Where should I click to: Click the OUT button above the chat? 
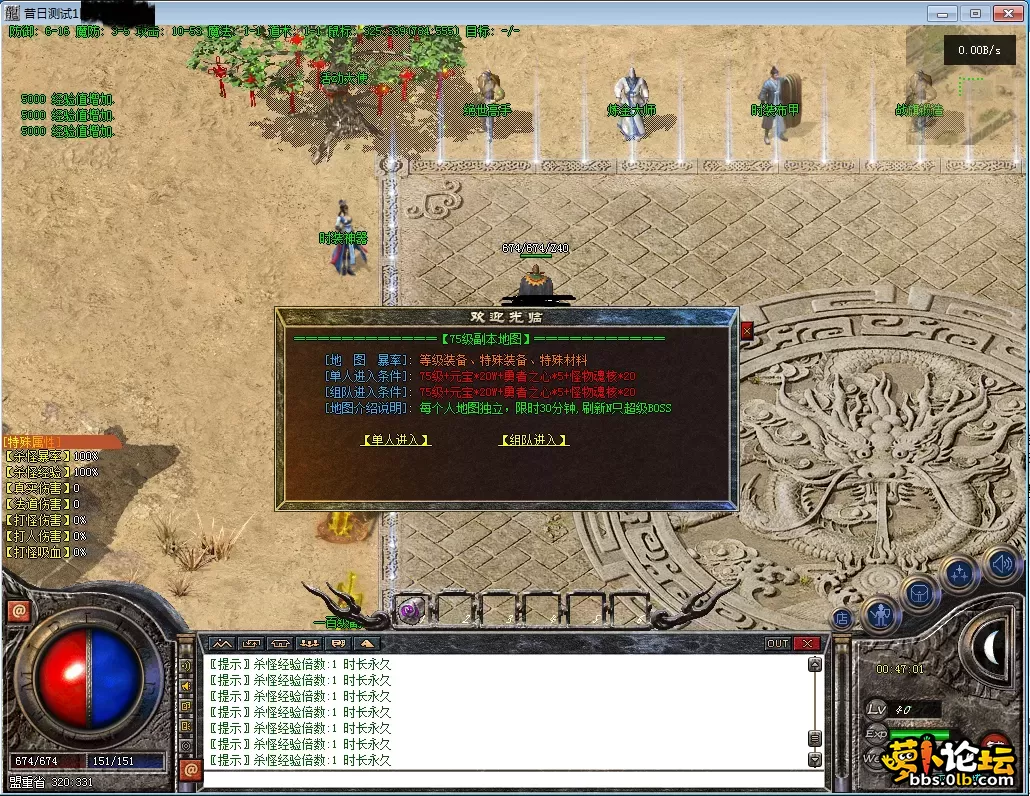click(x=777, y=644)
